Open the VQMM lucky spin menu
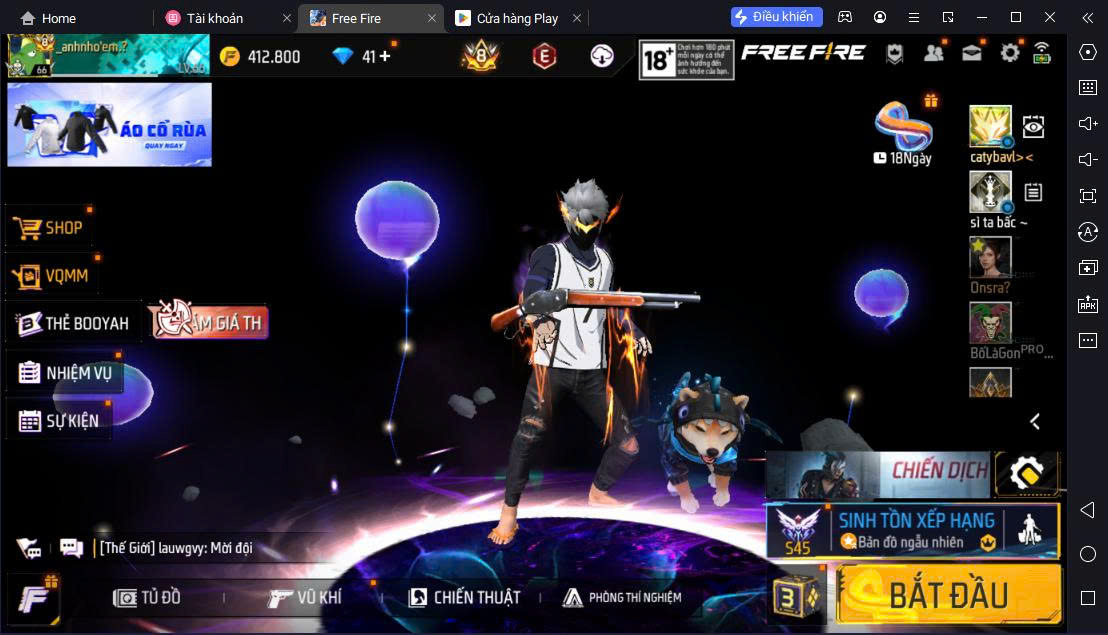Screen dimensions: 1108x635 click(x=54, y=276)
